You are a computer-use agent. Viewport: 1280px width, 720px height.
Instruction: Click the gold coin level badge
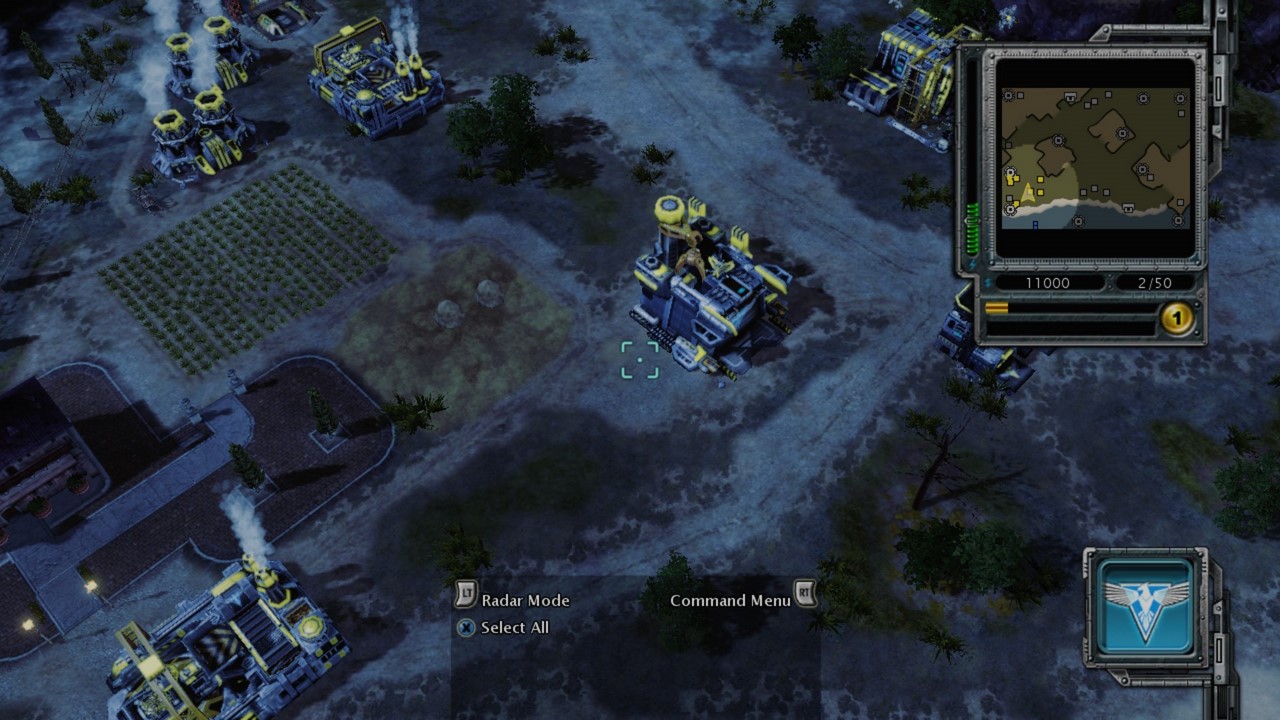coord(1177,317)
